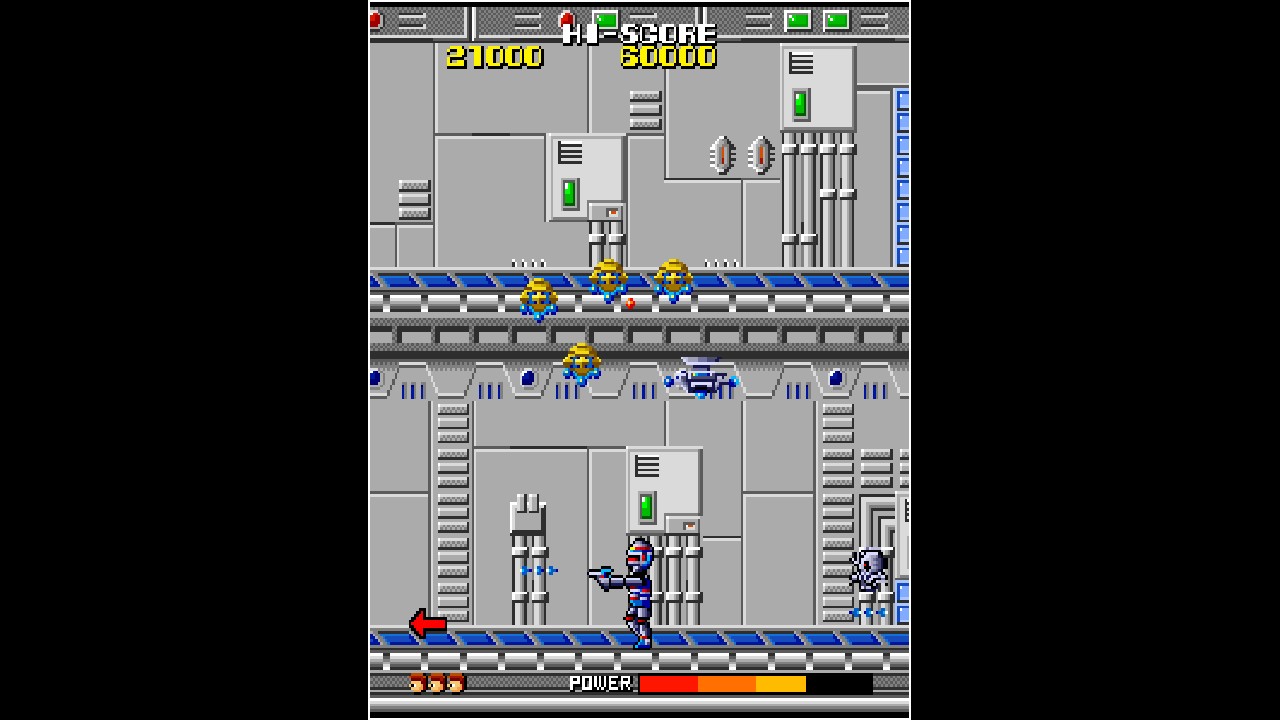Select the white wall-mounted fixture left of the player
Image resolution: width=1280 pixels, height=720 pixels.
(x=527, y=512)
